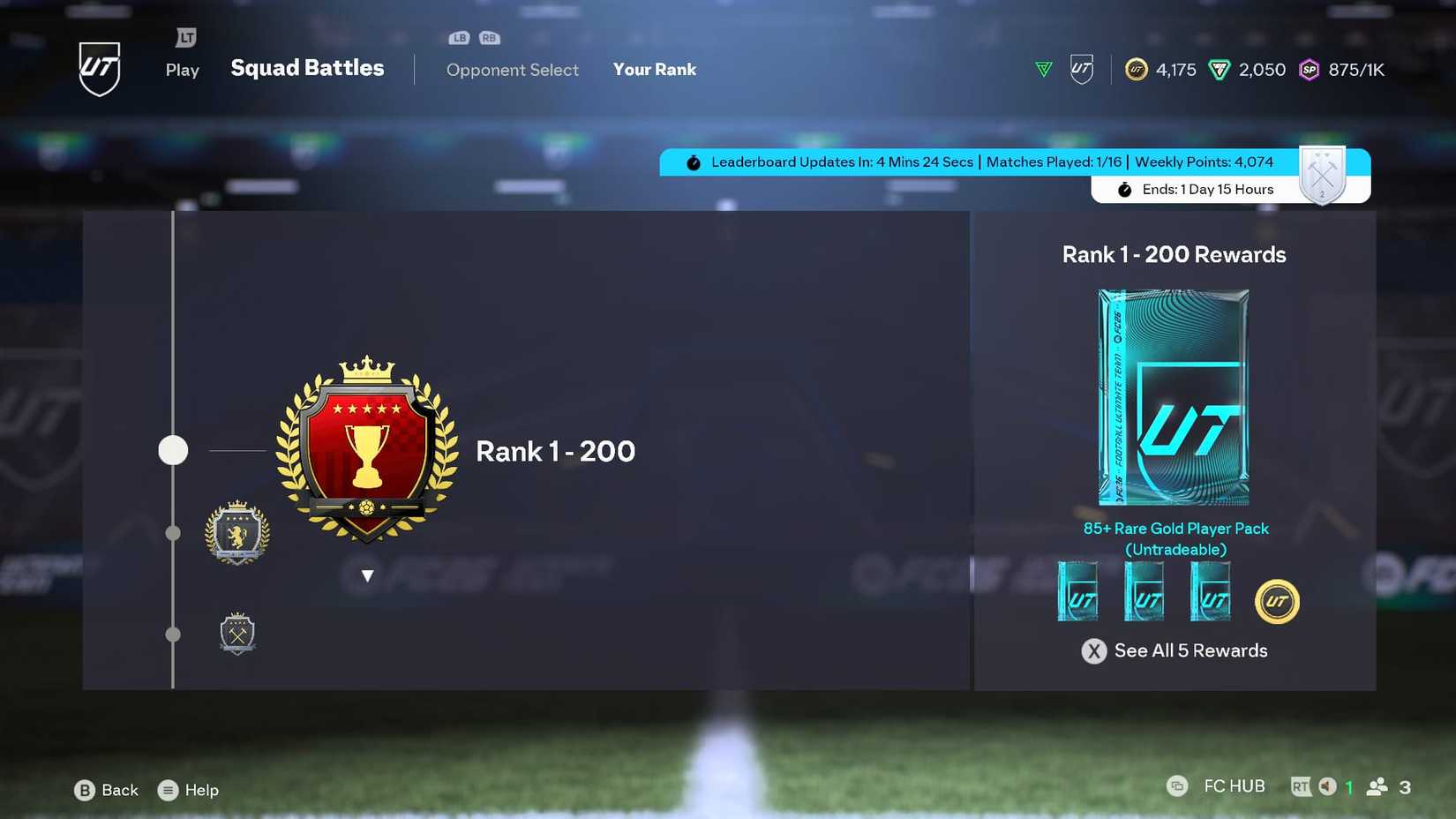Open the FC HUB icon

[x=1178, y=785]
